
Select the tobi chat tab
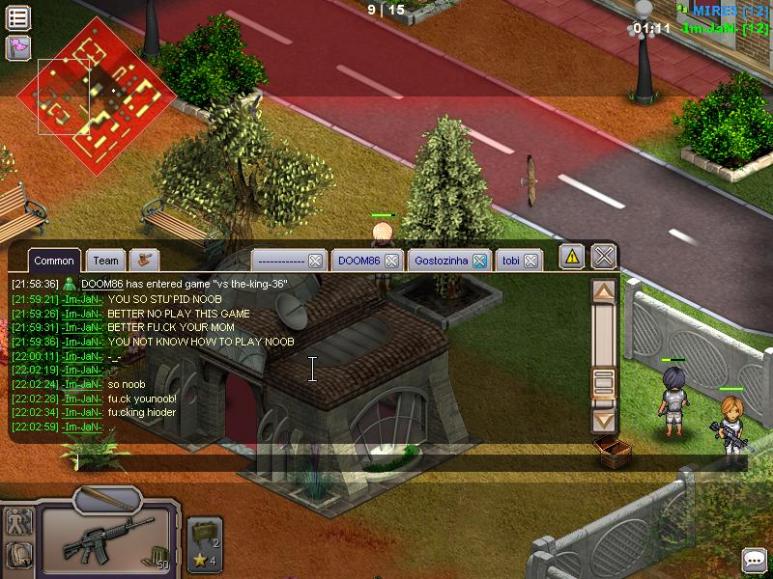[x=511, y=260]
